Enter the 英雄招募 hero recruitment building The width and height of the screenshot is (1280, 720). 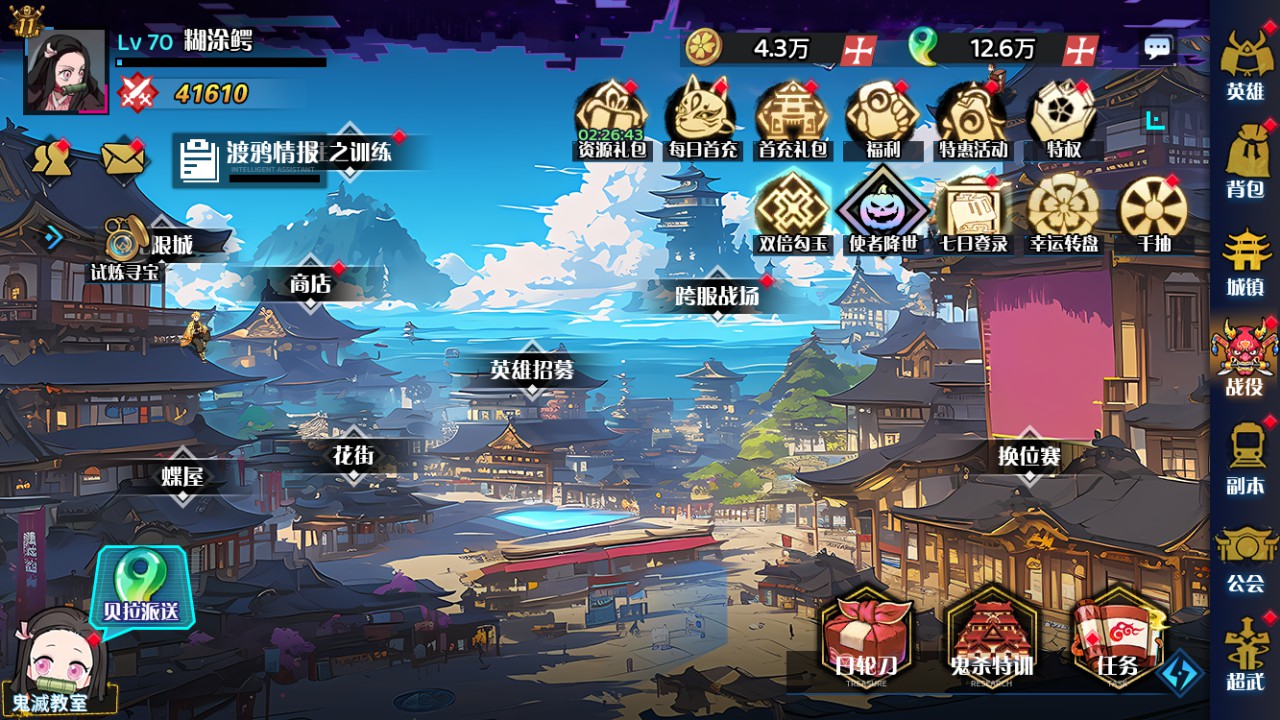(x=532, y=370)
